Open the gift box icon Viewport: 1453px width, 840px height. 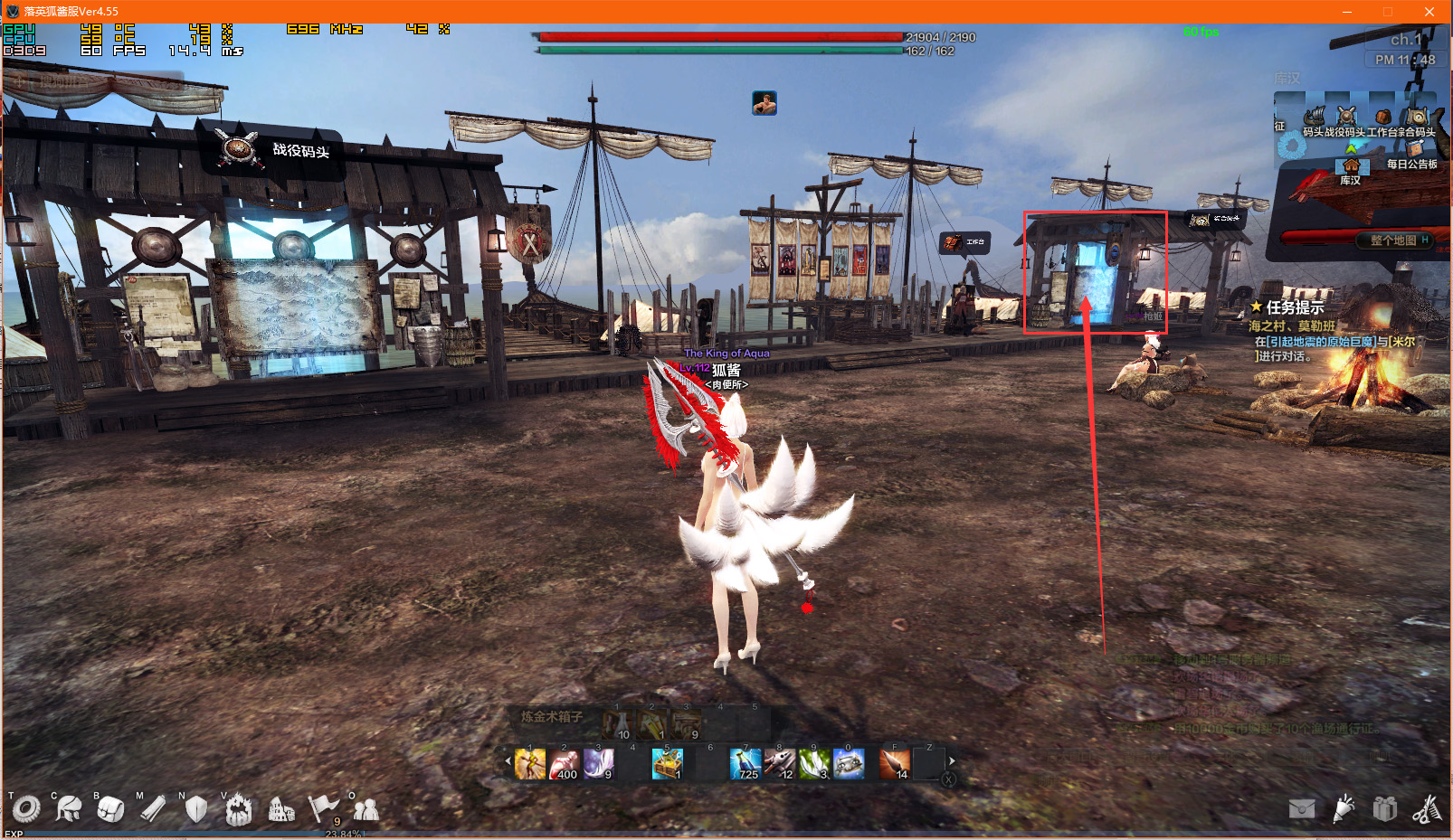pos(1385,808)
